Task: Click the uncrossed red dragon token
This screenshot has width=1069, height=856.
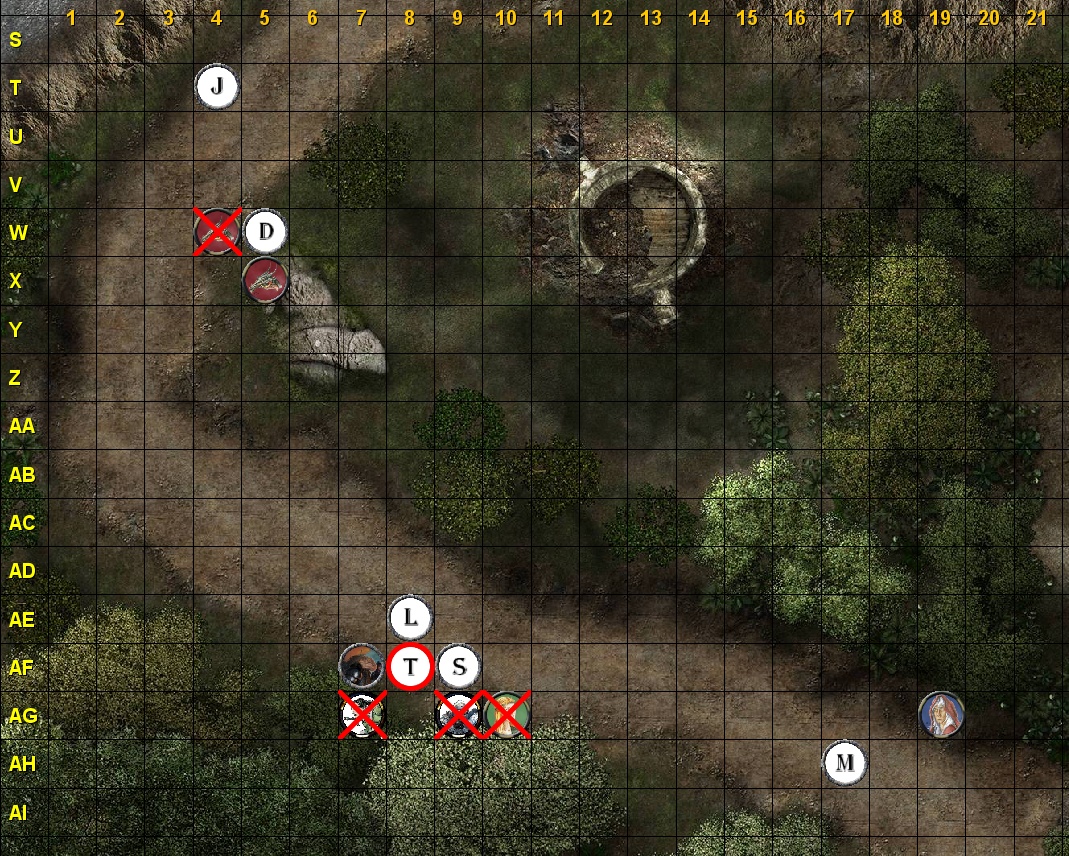Action: pos(265,280)
